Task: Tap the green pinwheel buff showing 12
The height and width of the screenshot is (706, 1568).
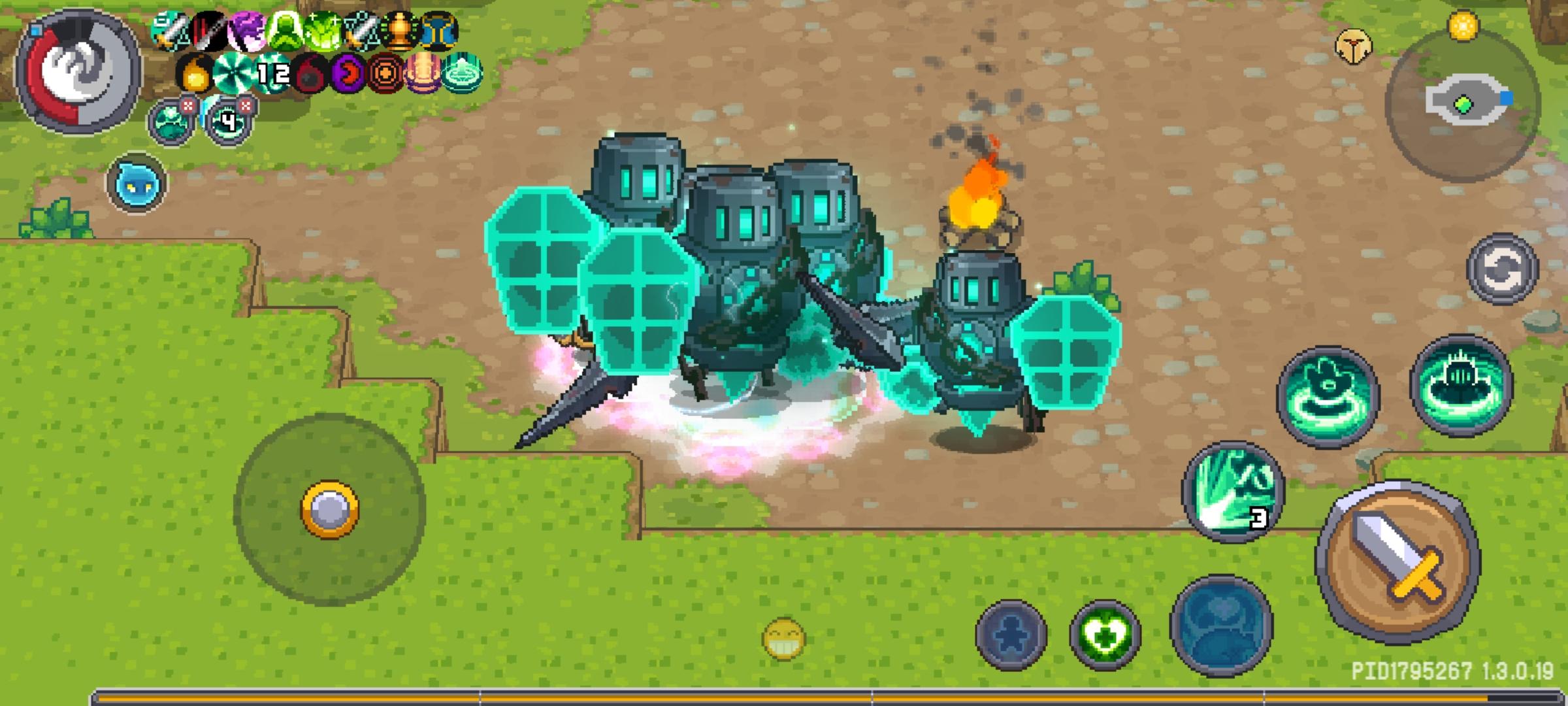Action: (238, 73)
